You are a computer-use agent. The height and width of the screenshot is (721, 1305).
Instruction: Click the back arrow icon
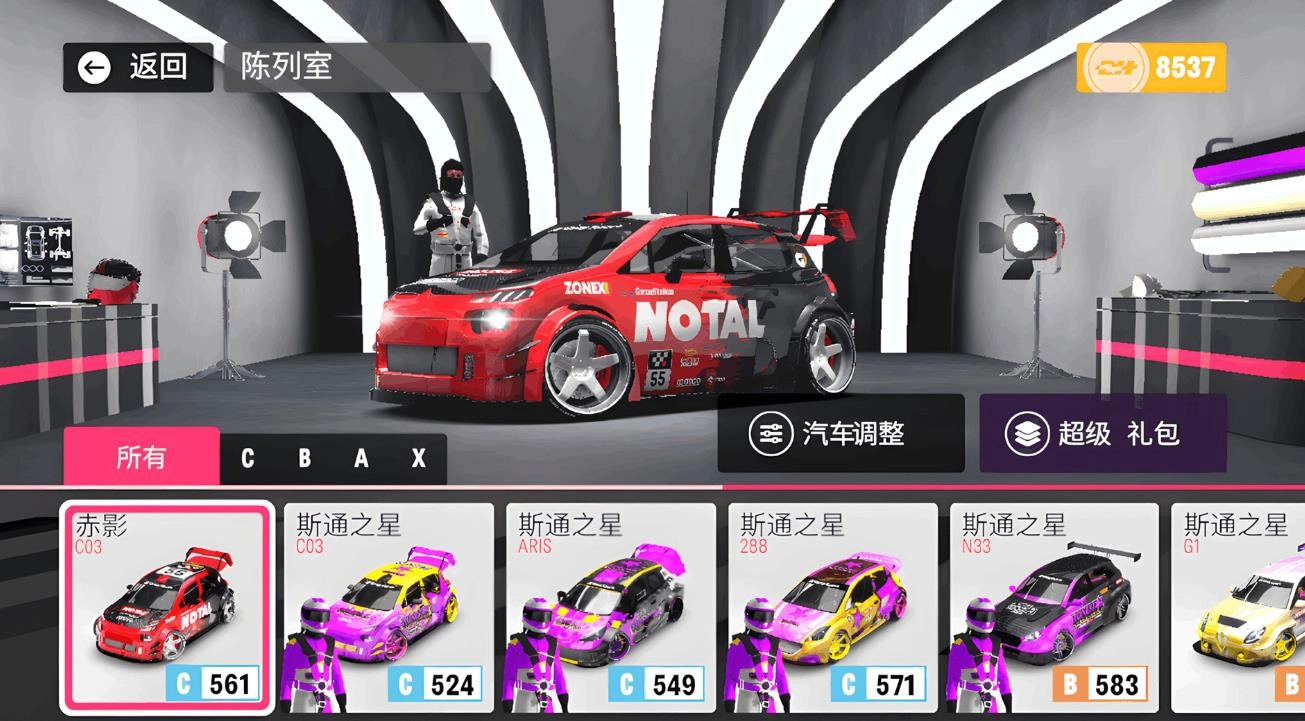(x=96, y=66)
